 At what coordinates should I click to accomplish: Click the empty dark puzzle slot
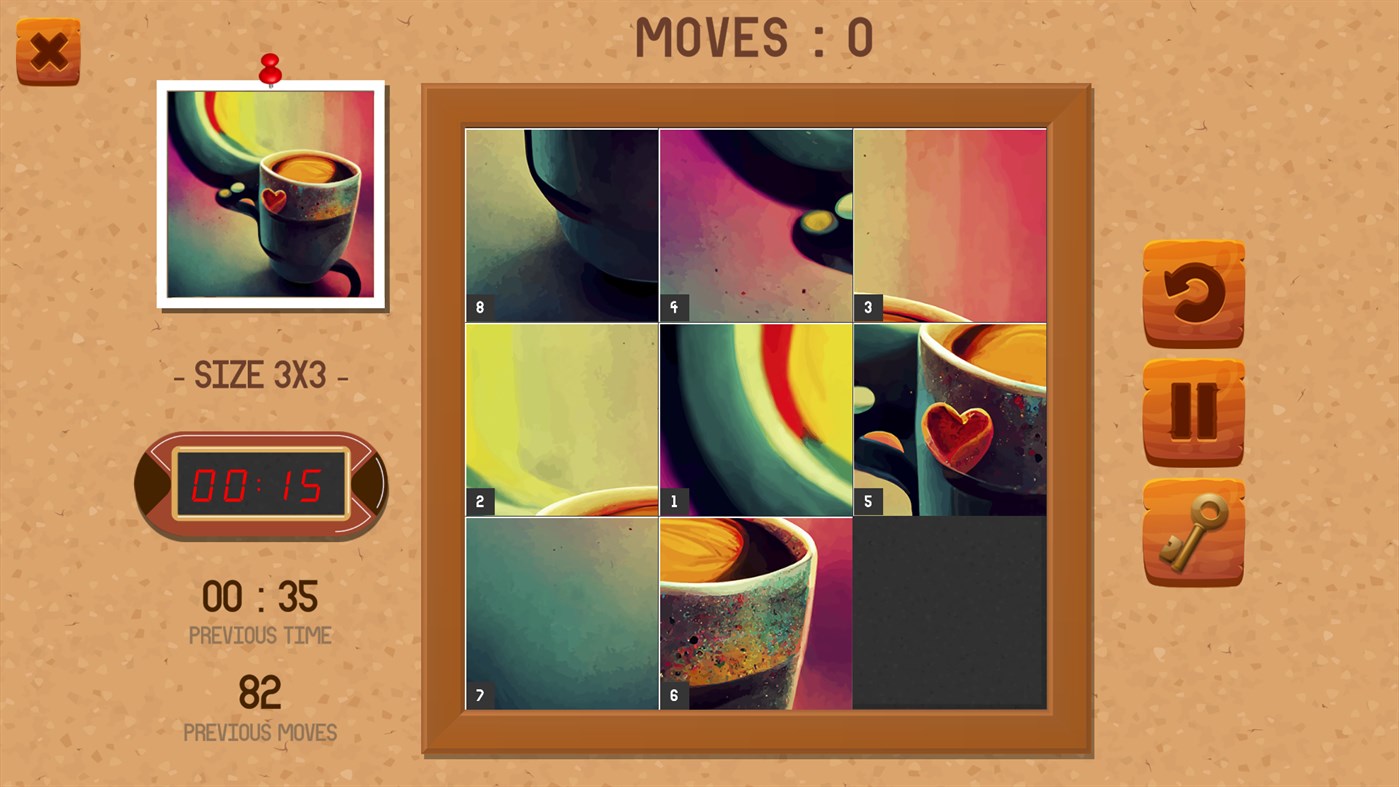[949, 612]
